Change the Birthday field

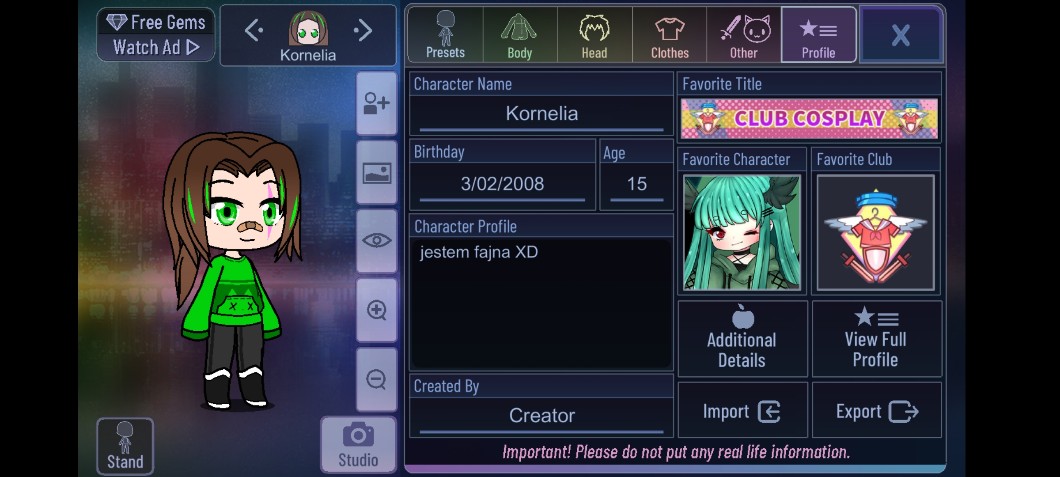[x=502, y=184]
